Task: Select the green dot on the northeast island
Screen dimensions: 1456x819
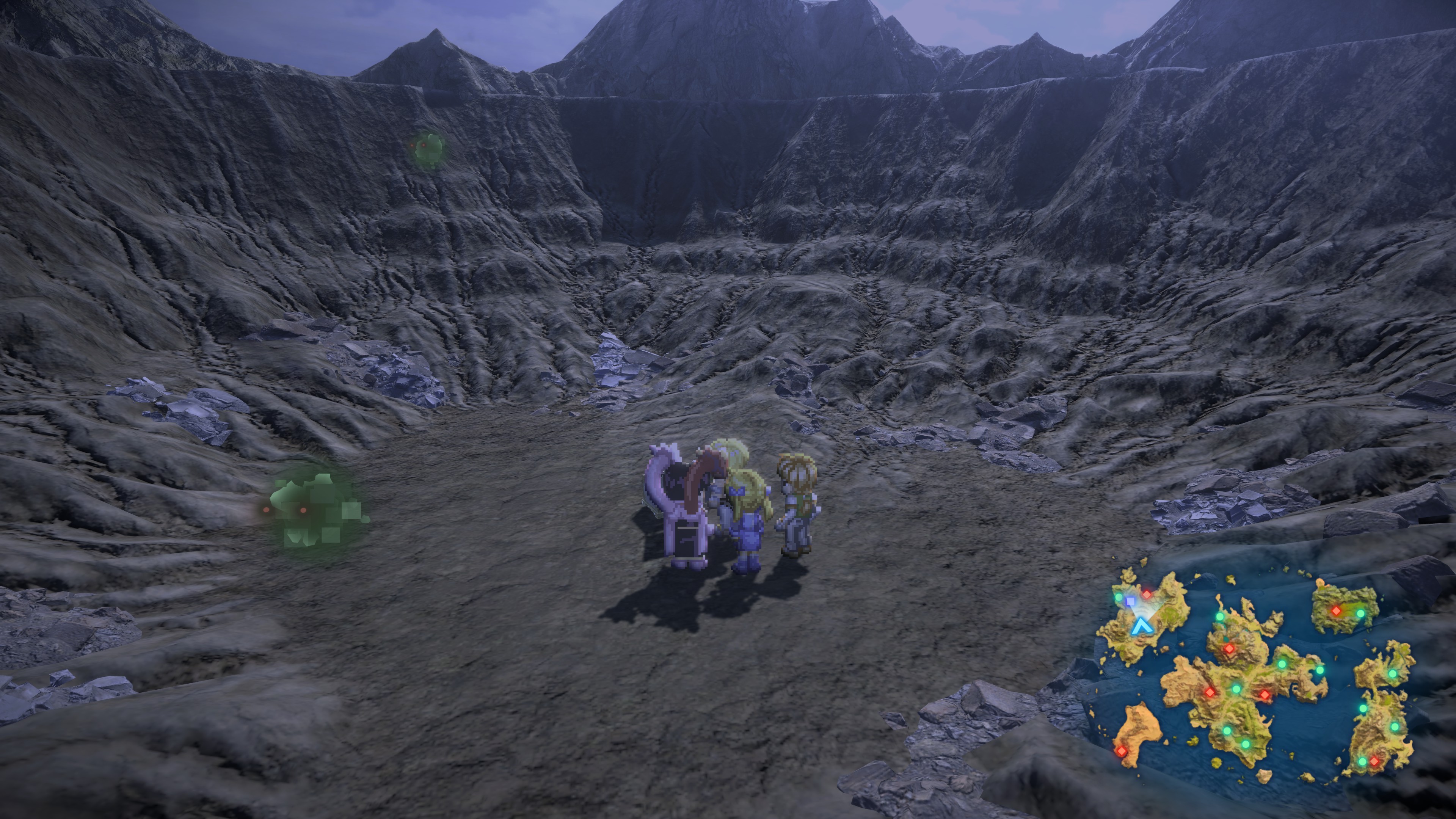Action: pos(1360,614)
